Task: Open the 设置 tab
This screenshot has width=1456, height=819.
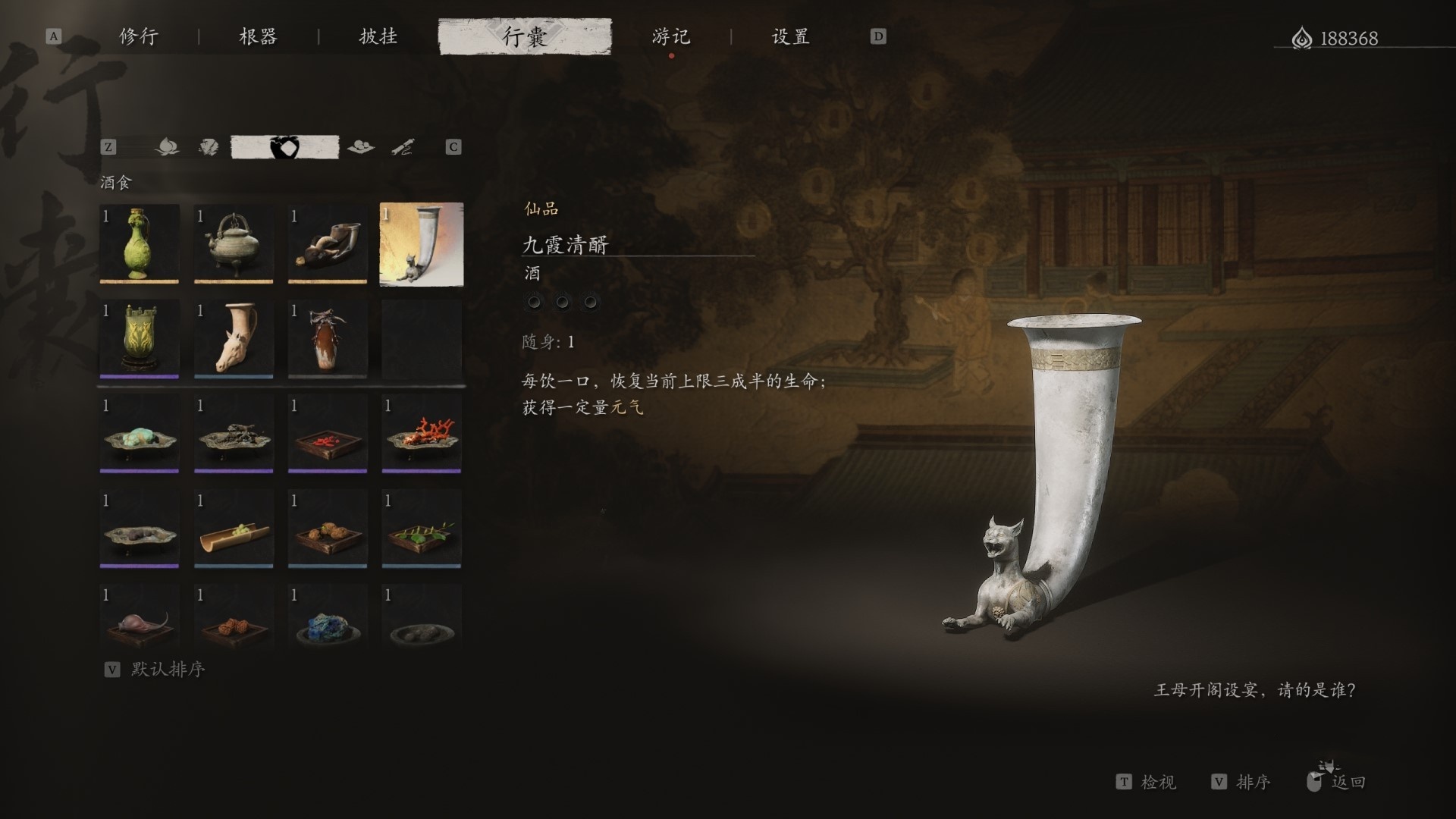Action: (790, 36)
